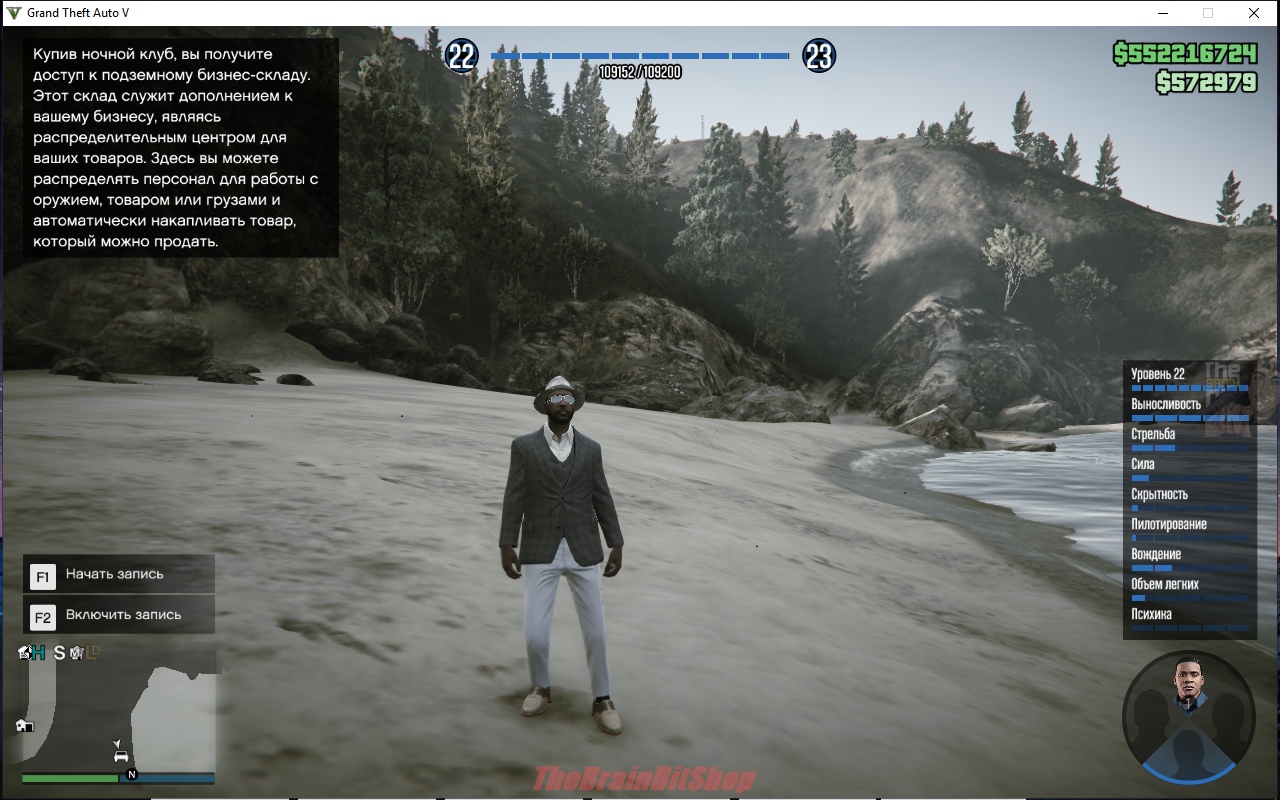Minimize the game window
Image resolution: width=1280 pixels, height=800 pixels.
[x=1163, y=13]
